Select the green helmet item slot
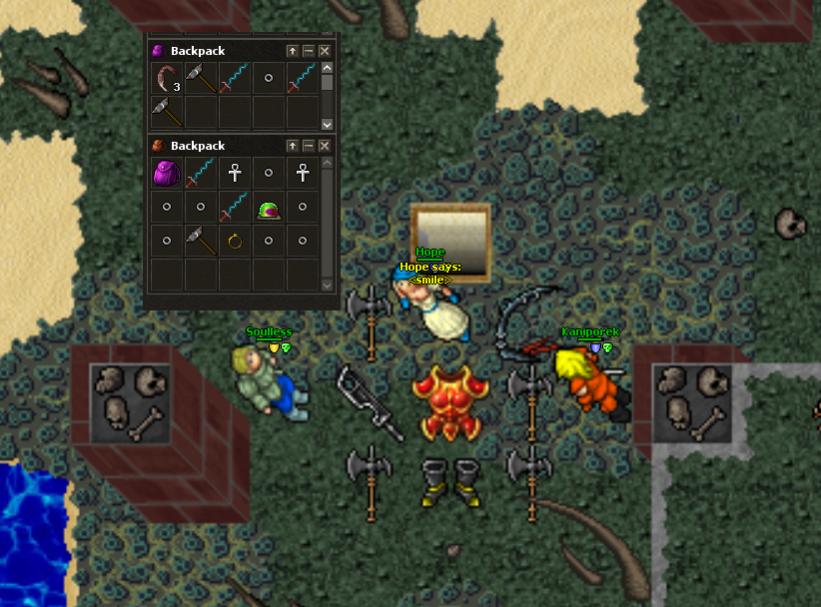821x607 pixels. tap(269, 208)
